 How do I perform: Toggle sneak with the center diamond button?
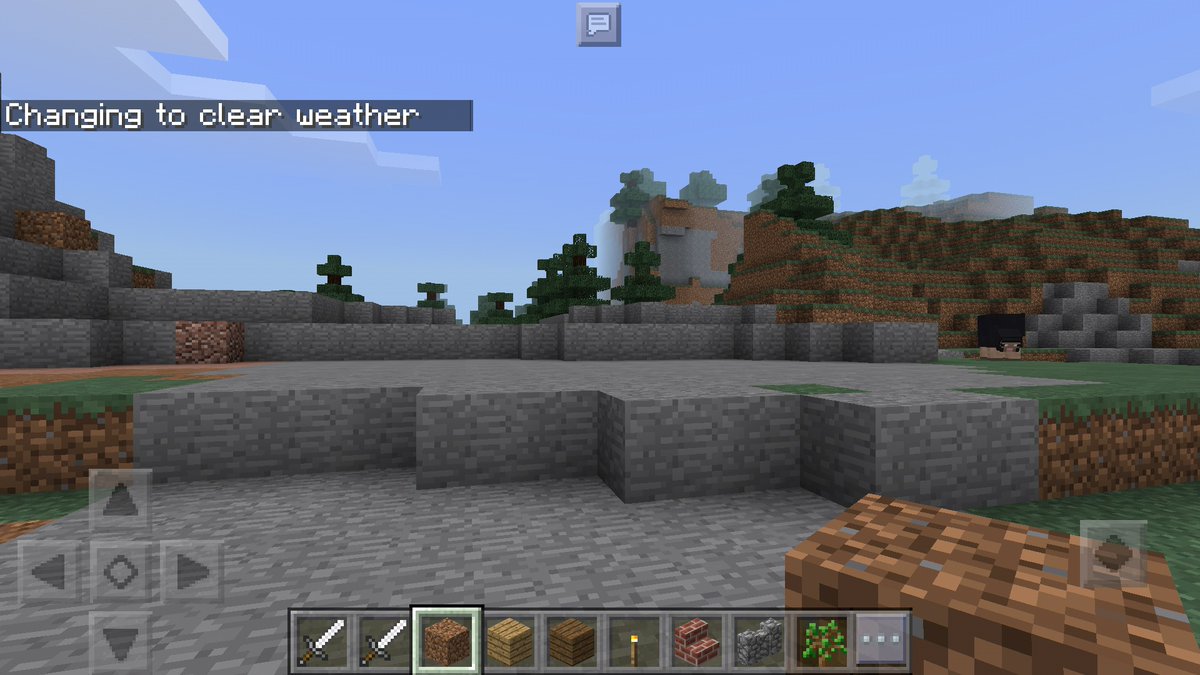tap(121, 572)
